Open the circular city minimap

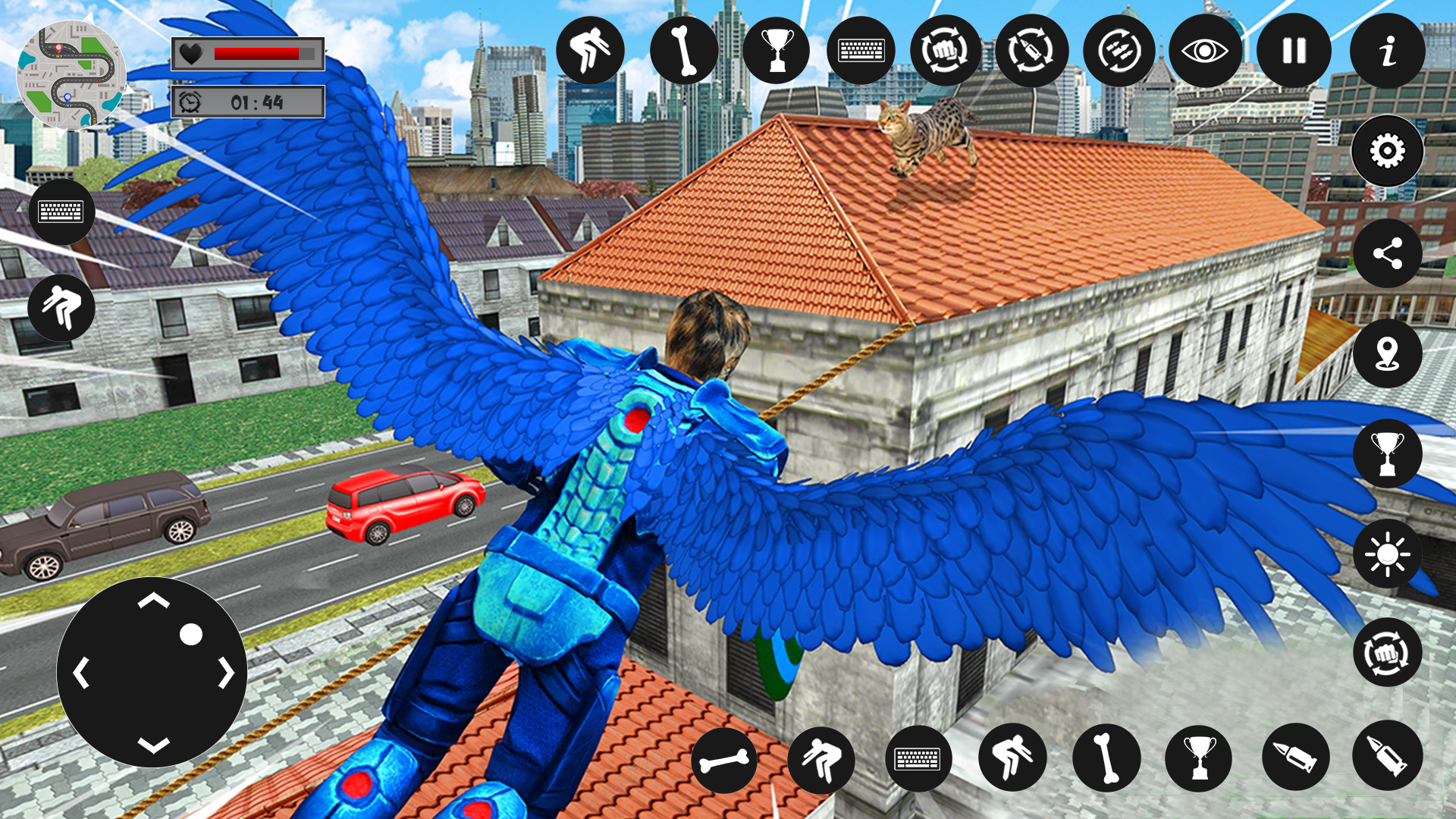[x=71, y=74]
